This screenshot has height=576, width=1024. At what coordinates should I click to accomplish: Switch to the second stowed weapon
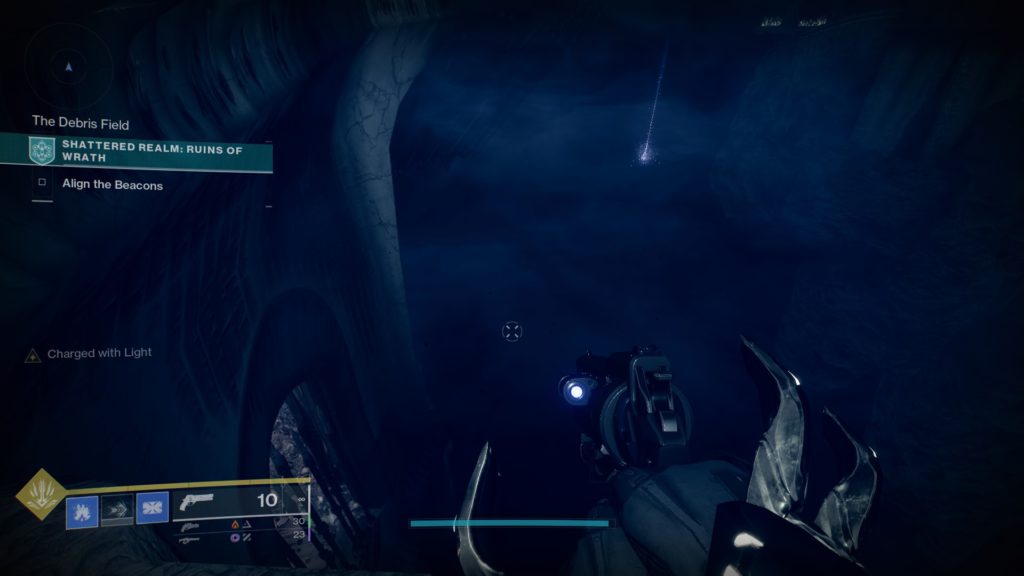coord(188,525)
